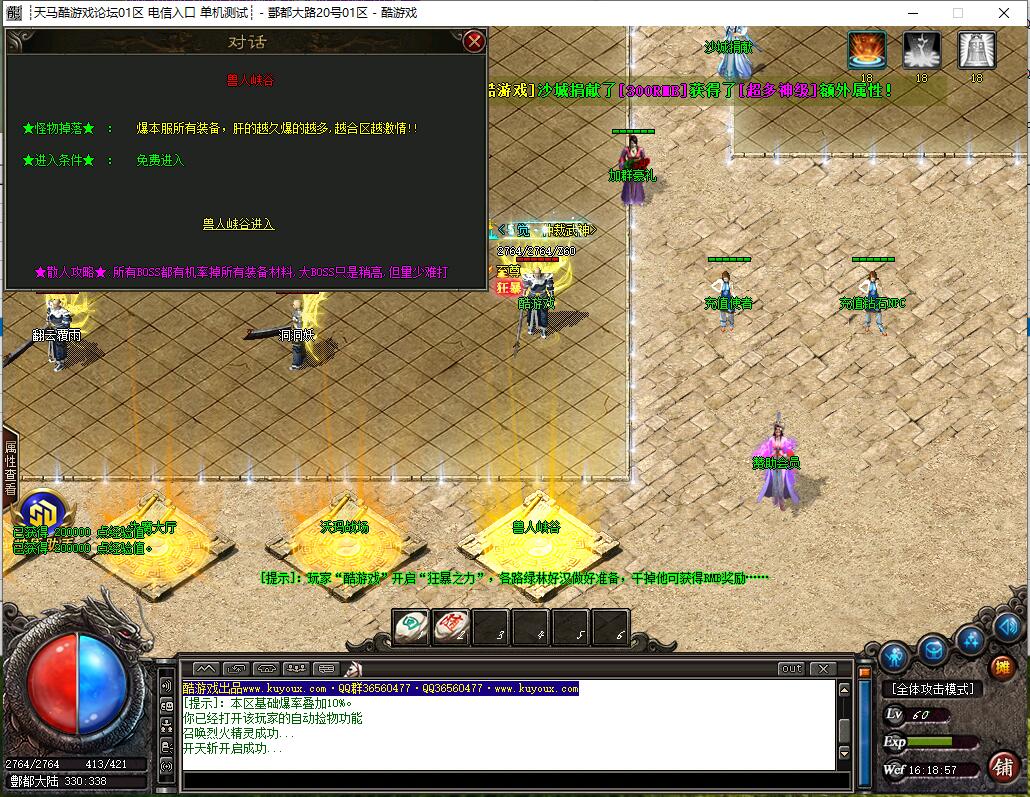The height and width of the screenshot is (797, 1030).
Task: Minimize the game window
Action: tap(911, 13)
